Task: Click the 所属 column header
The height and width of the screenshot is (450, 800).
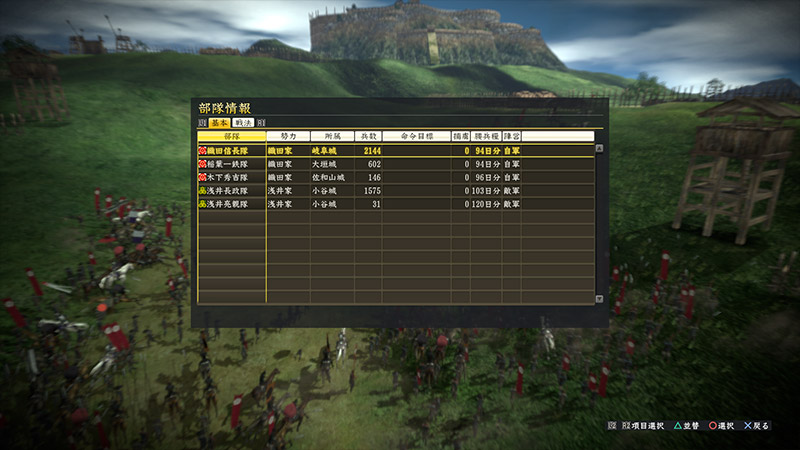Action: coord(332,136)
